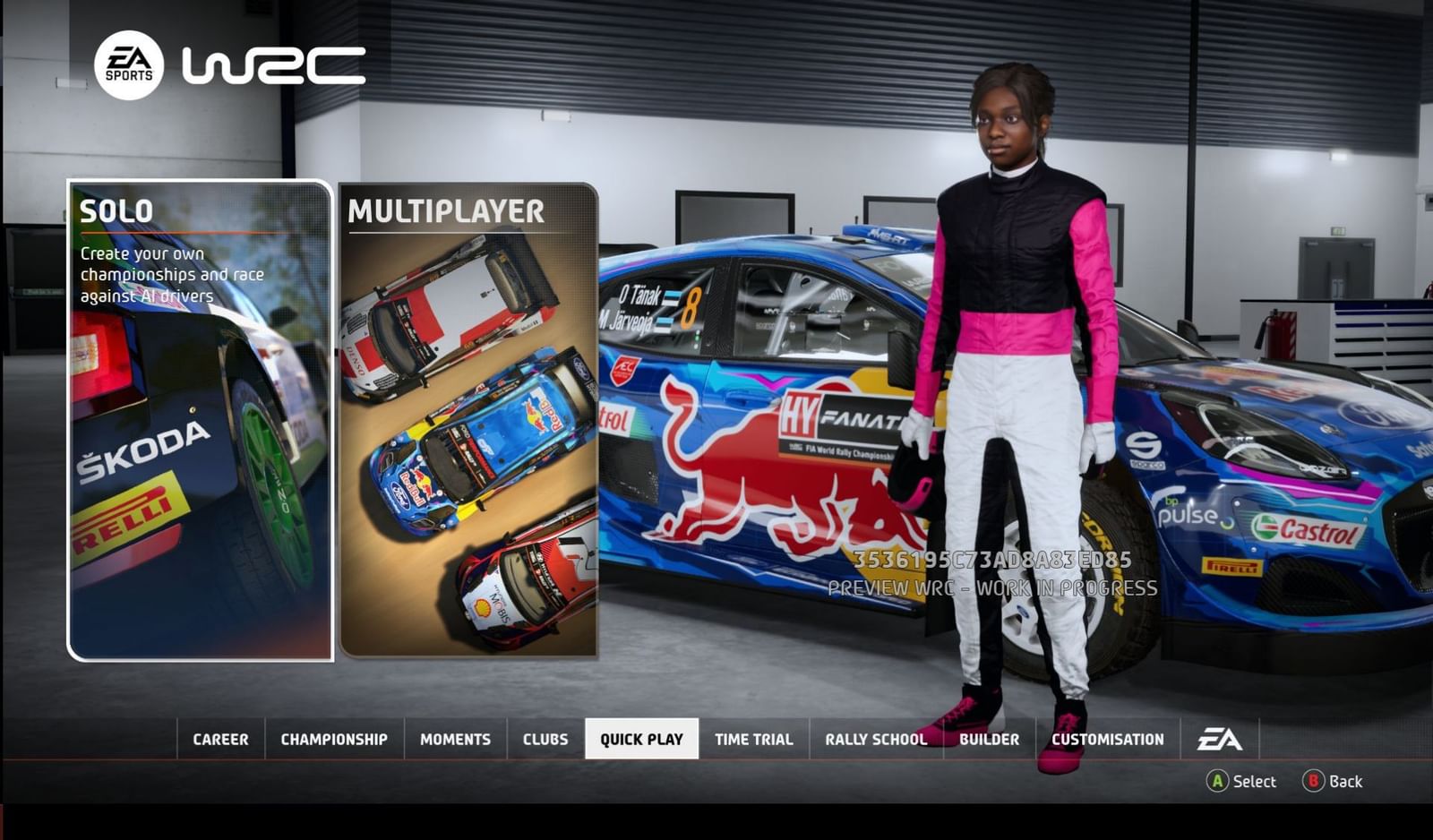Click the EA logo in the tab bar
1433x840 pixels.
[x=1222, y=739]
